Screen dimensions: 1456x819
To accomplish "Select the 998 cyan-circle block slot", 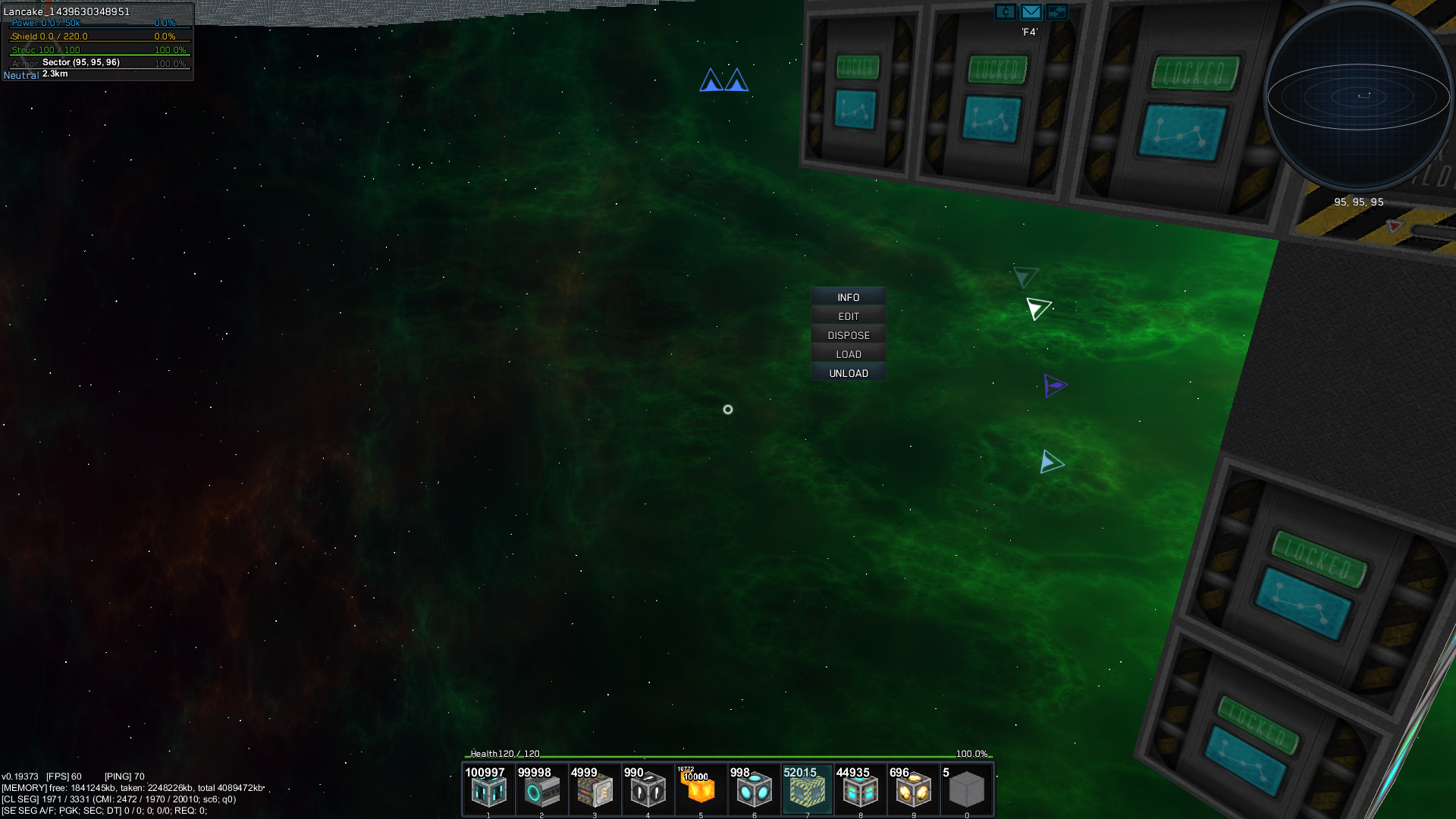I will [x=754, y=790].
